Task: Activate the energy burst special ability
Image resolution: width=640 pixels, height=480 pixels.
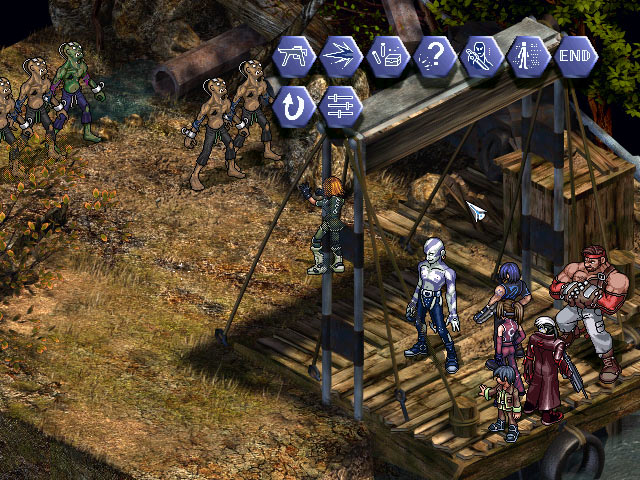Action: point(340,53)
